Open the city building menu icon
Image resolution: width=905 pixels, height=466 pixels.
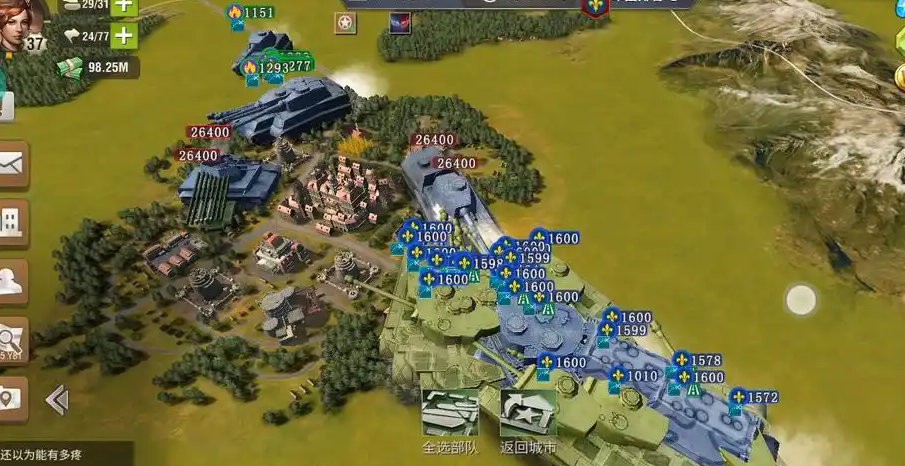[13, 221]
